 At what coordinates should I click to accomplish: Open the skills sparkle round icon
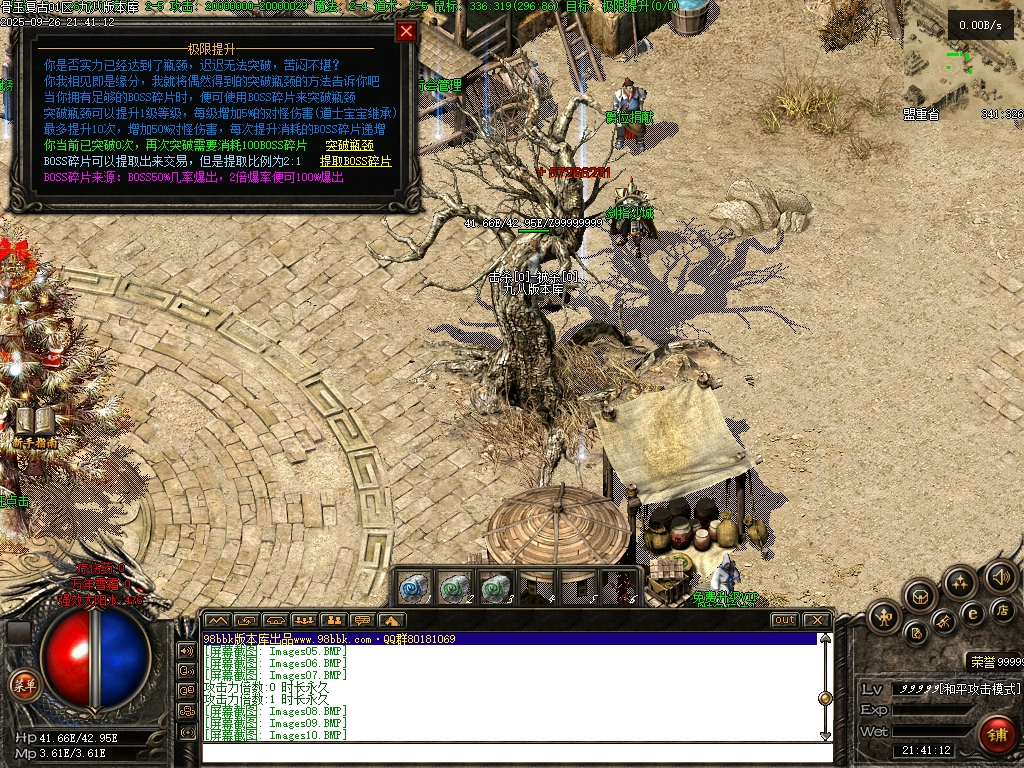click(x=960, y=582)
